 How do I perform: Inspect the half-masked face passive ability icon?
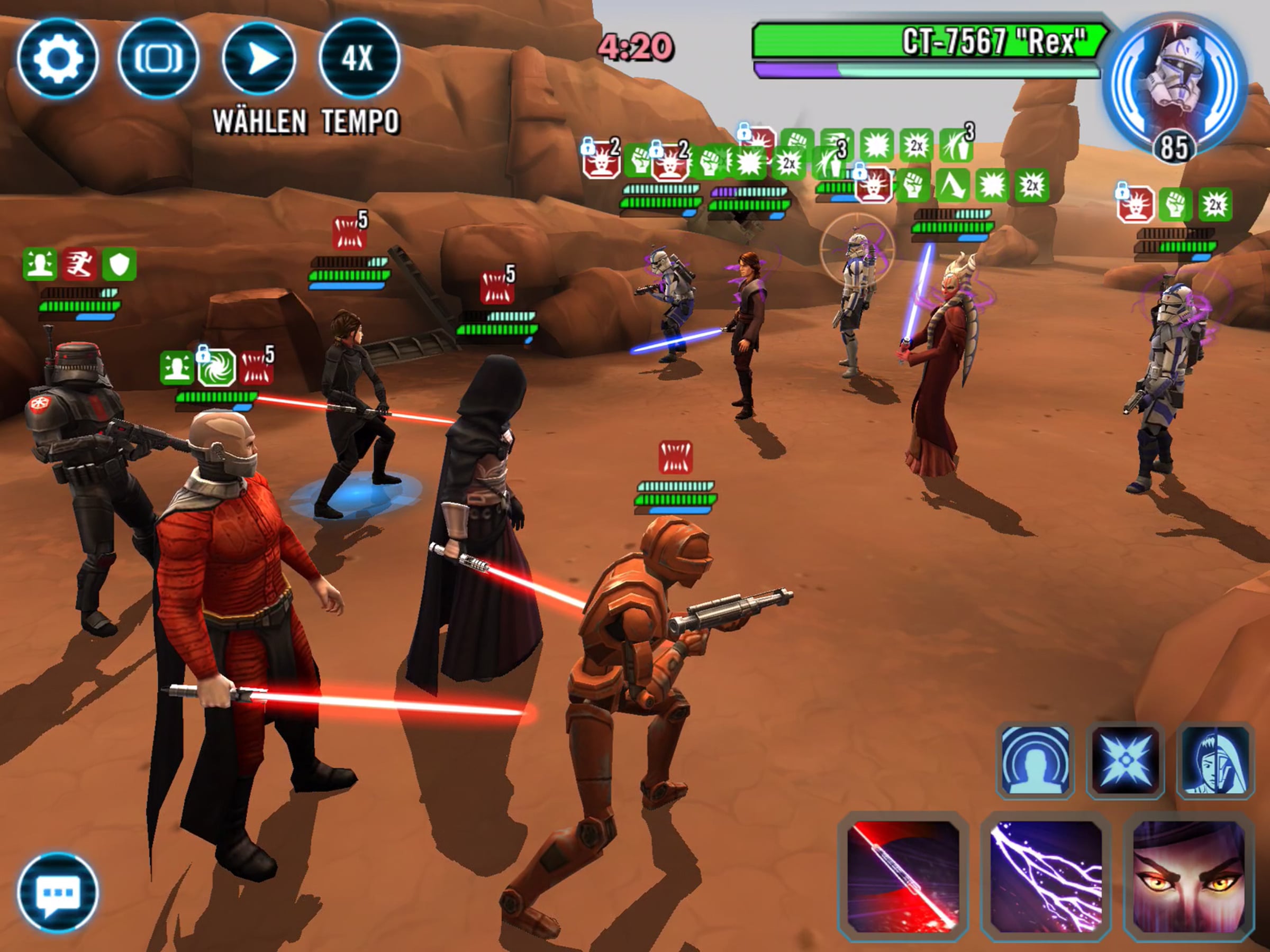(1214, 761)
